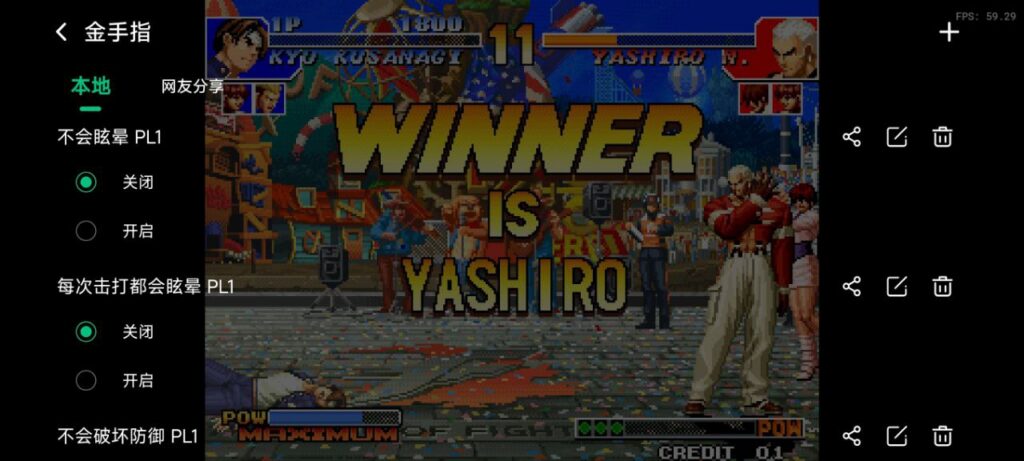Screen dimensions: 1024x461
Task: Go back from the 金手指 cheat menu
Action: [61, 32]
